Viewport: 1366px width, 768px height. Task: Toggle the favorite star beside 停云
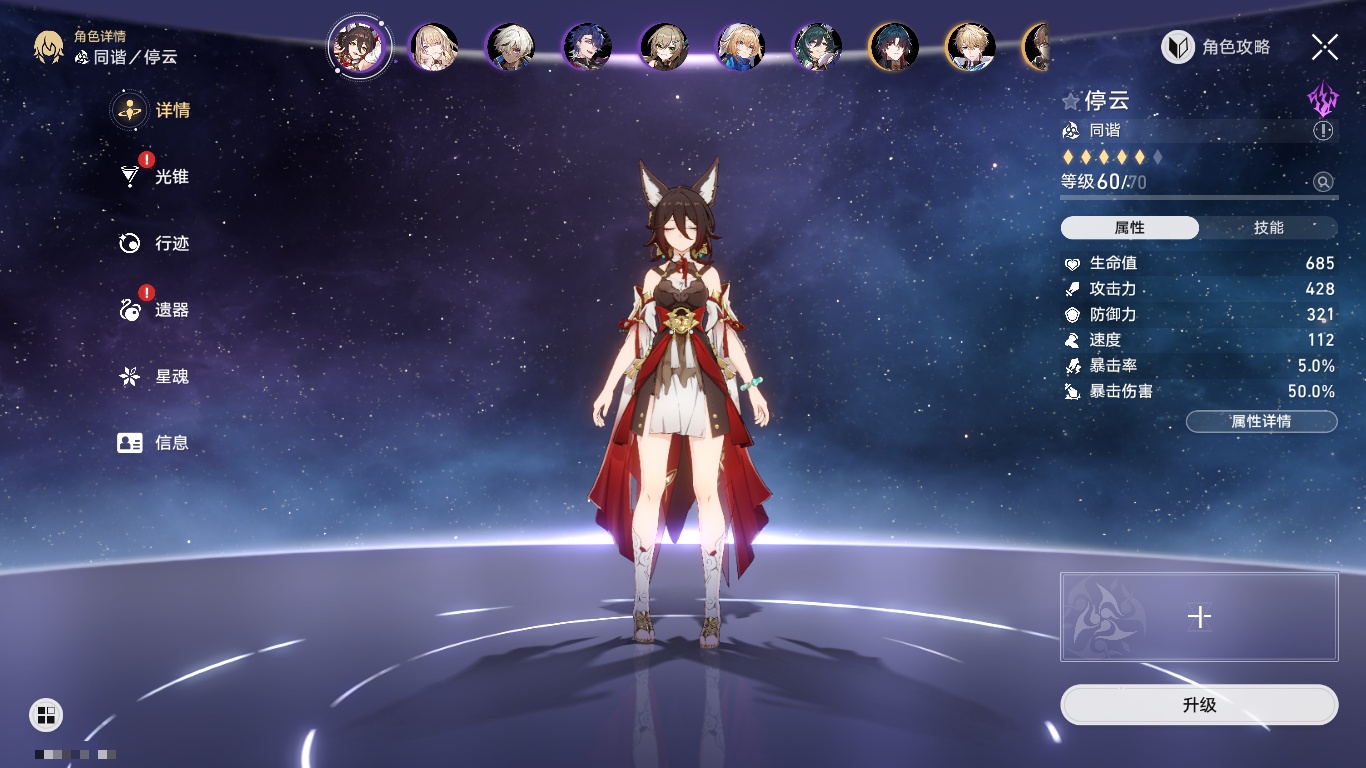click(x=1071, y=101)
